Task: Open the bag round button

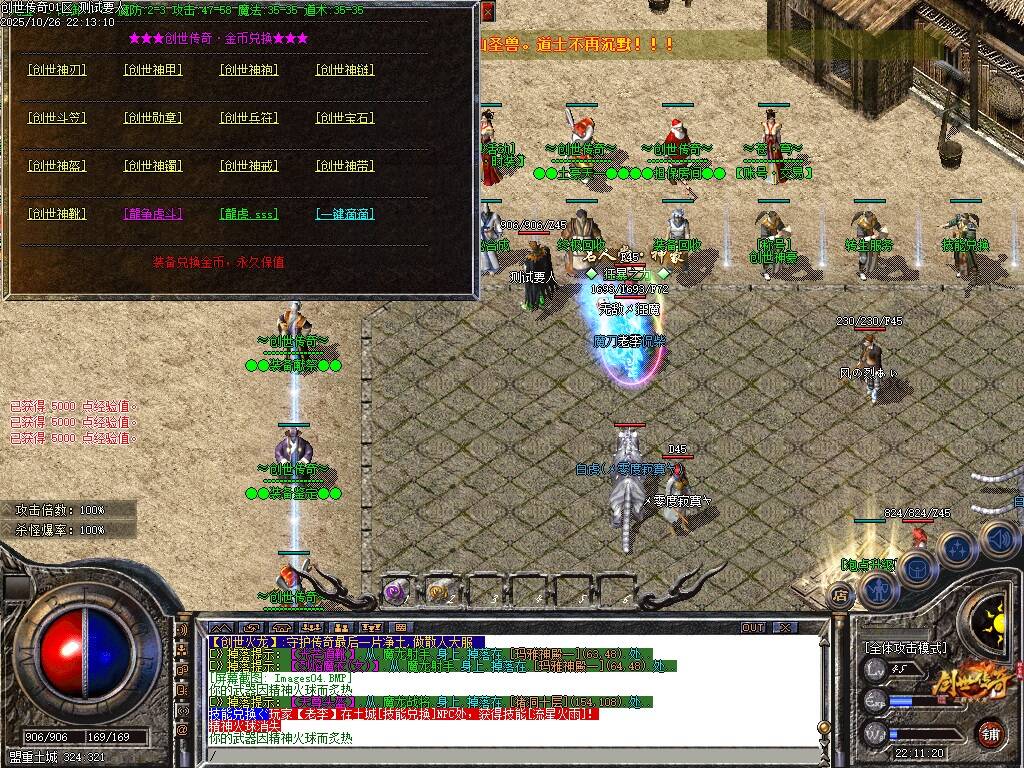Action: point(917,568)
